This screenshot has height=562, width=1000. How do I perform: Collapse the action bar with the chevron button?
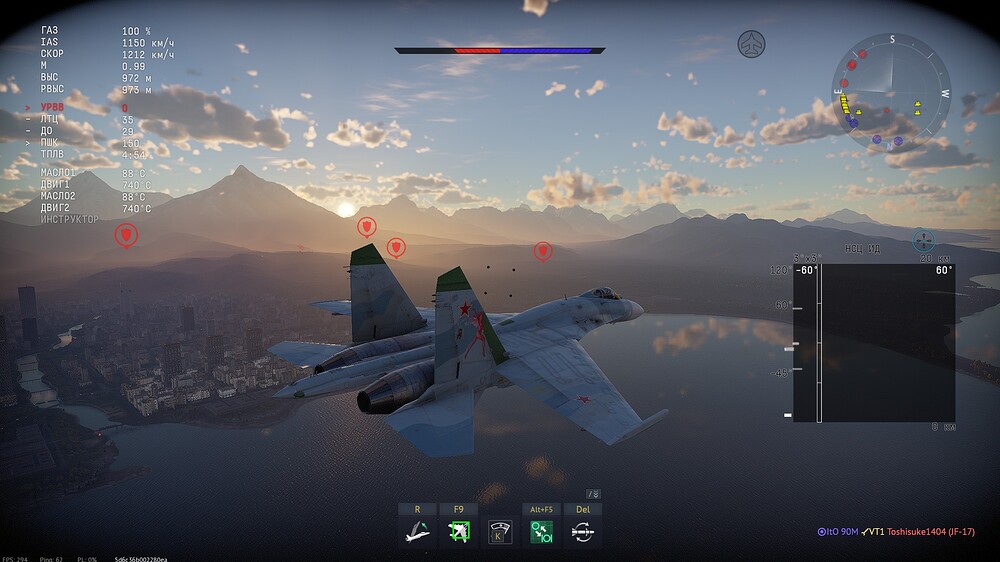pos(593,494)
